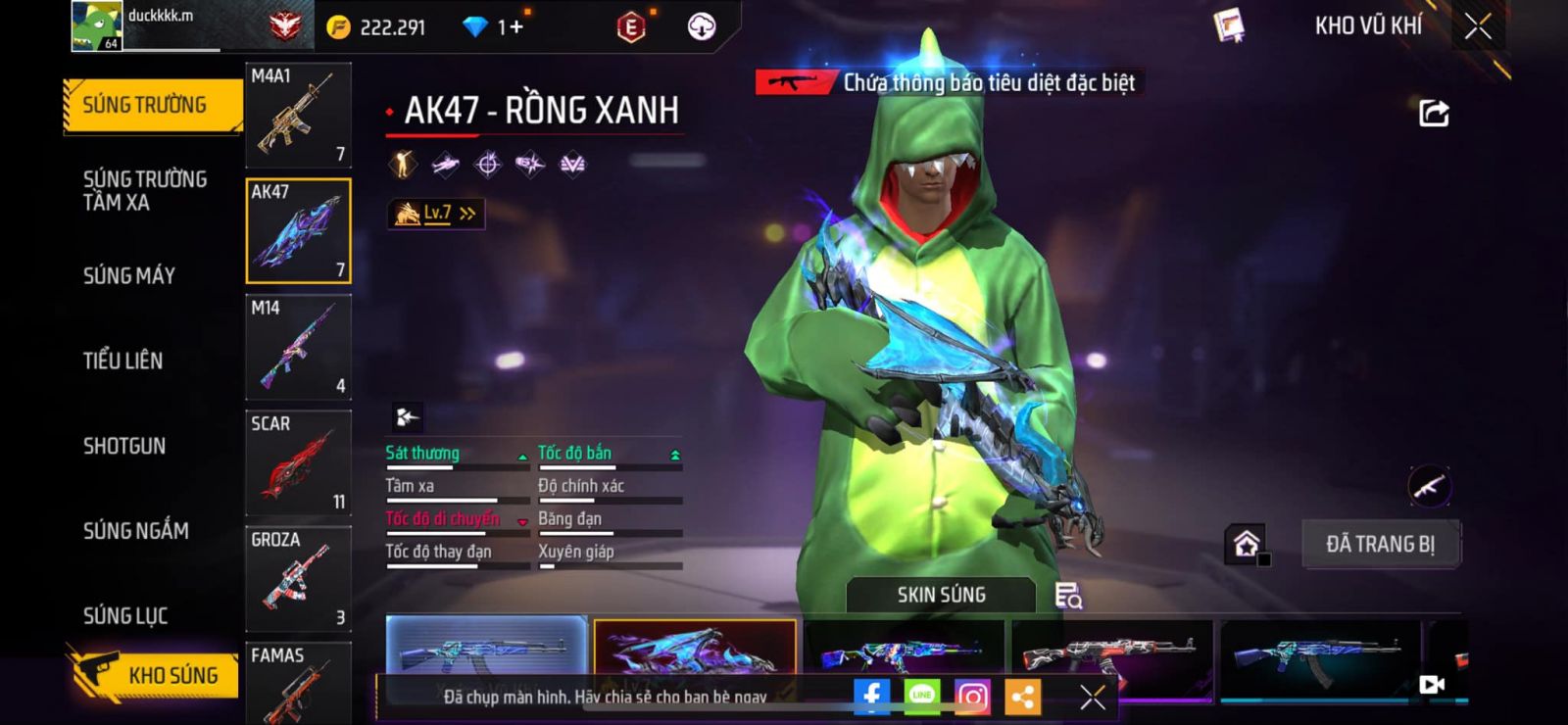Select the Súng Máy category
This screenshot has height=725, width=1568.
tap(129, 275)
